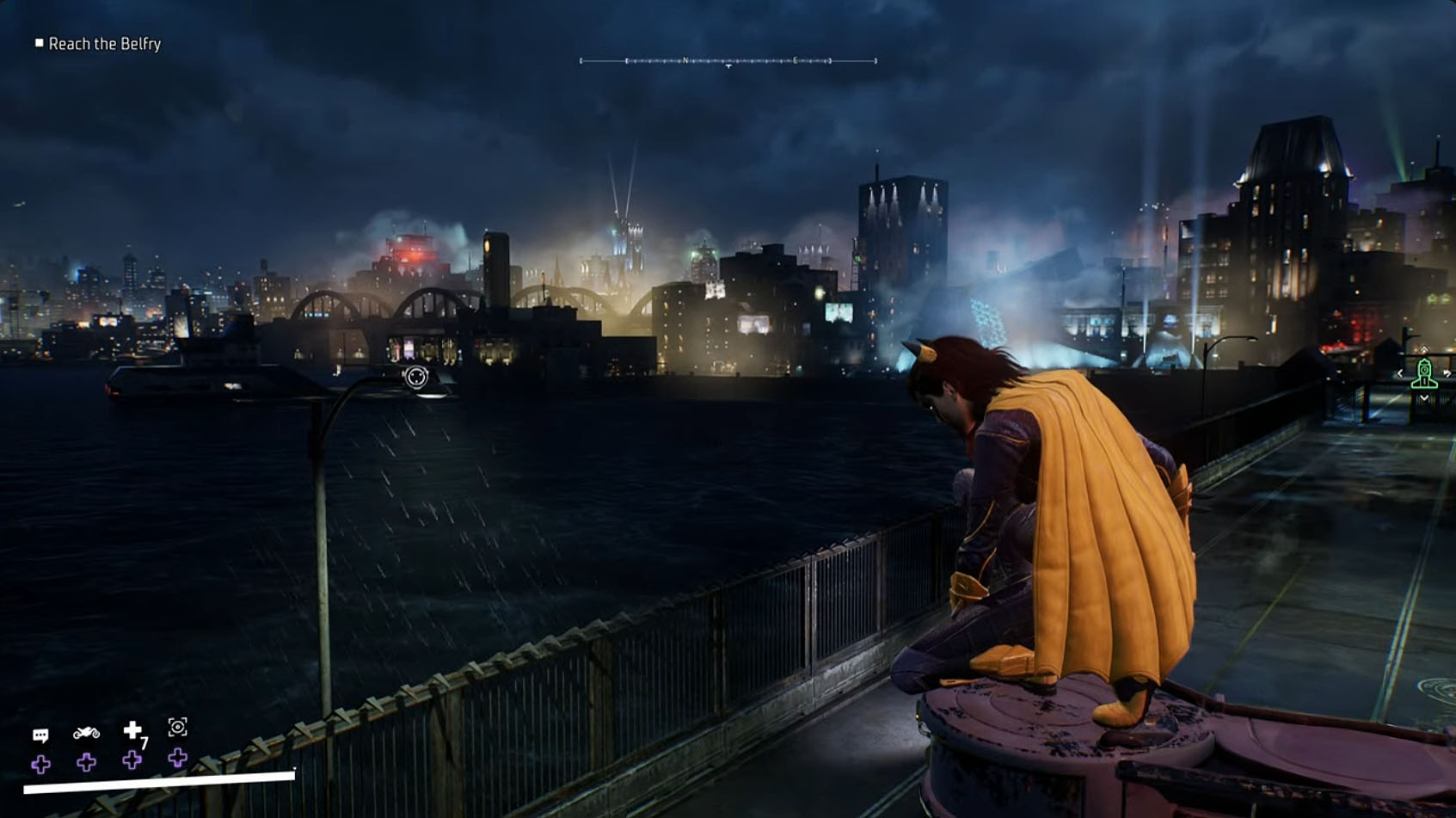The height and width of the screenshot is (818, 1456).
Task: Click the right arrow beside the Belfry marker
Action: click(x=1447, y=372)
